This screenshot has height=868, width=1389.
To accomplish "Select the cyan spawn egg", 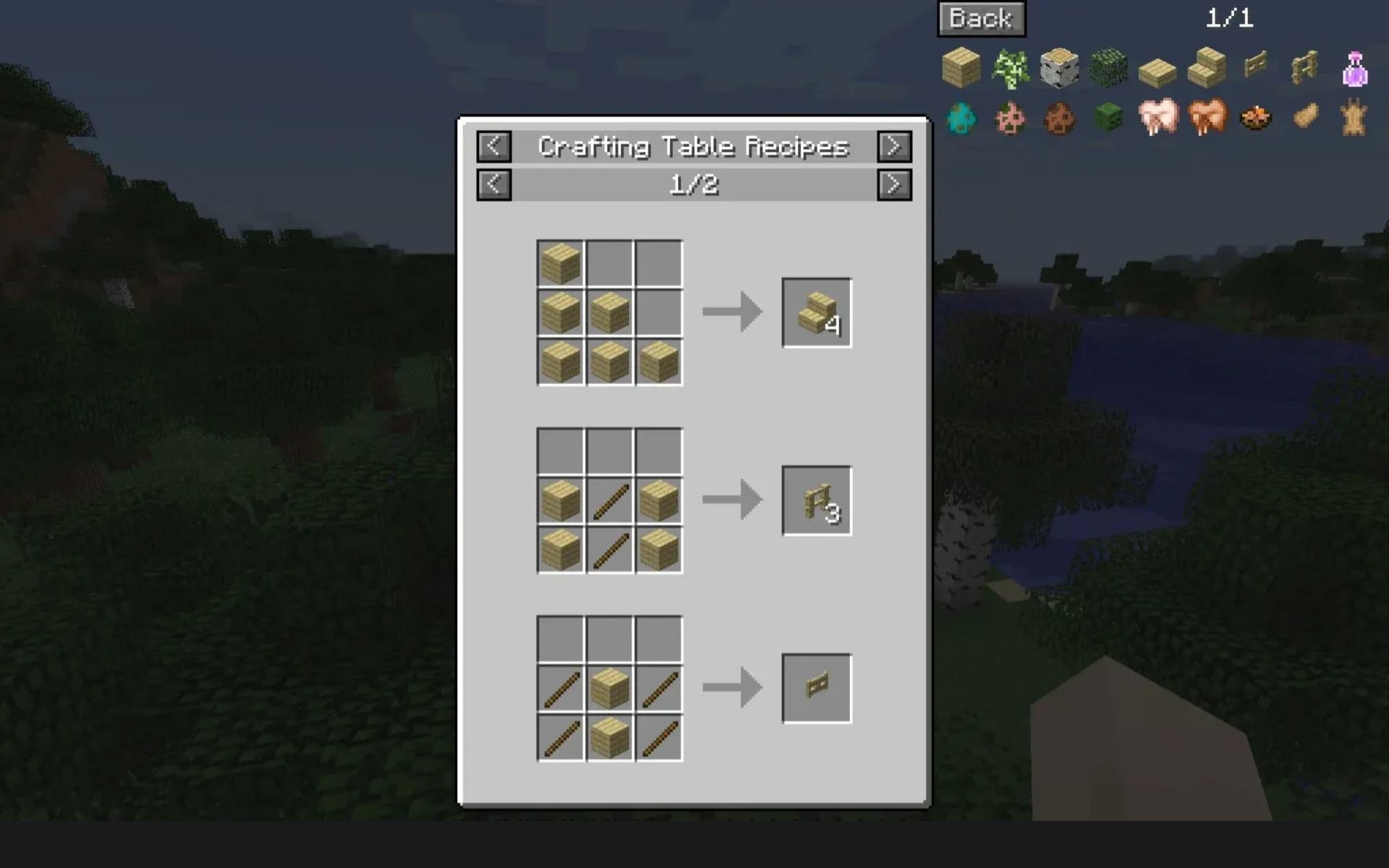I will point(961,119).
